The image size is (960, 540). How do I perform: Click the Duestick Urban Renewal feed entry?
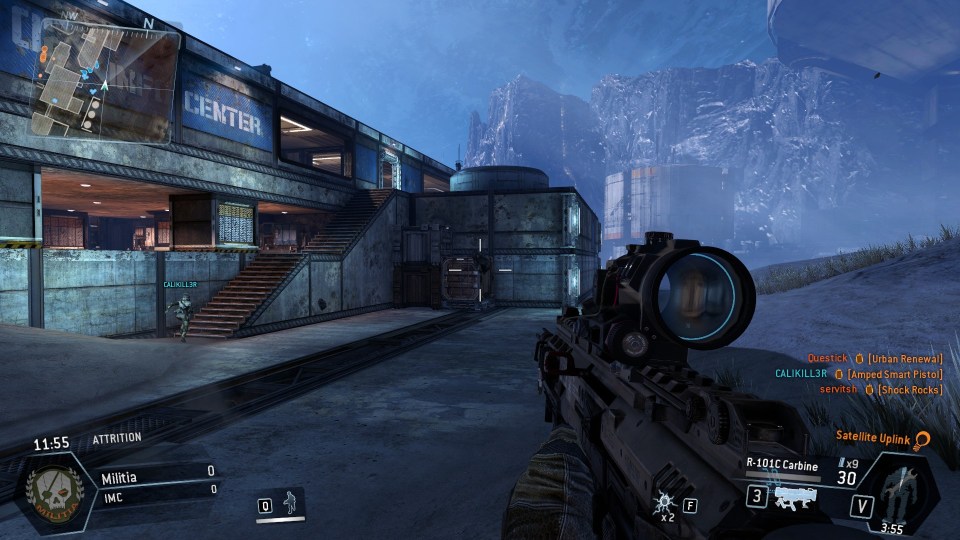tap(874, 358)
